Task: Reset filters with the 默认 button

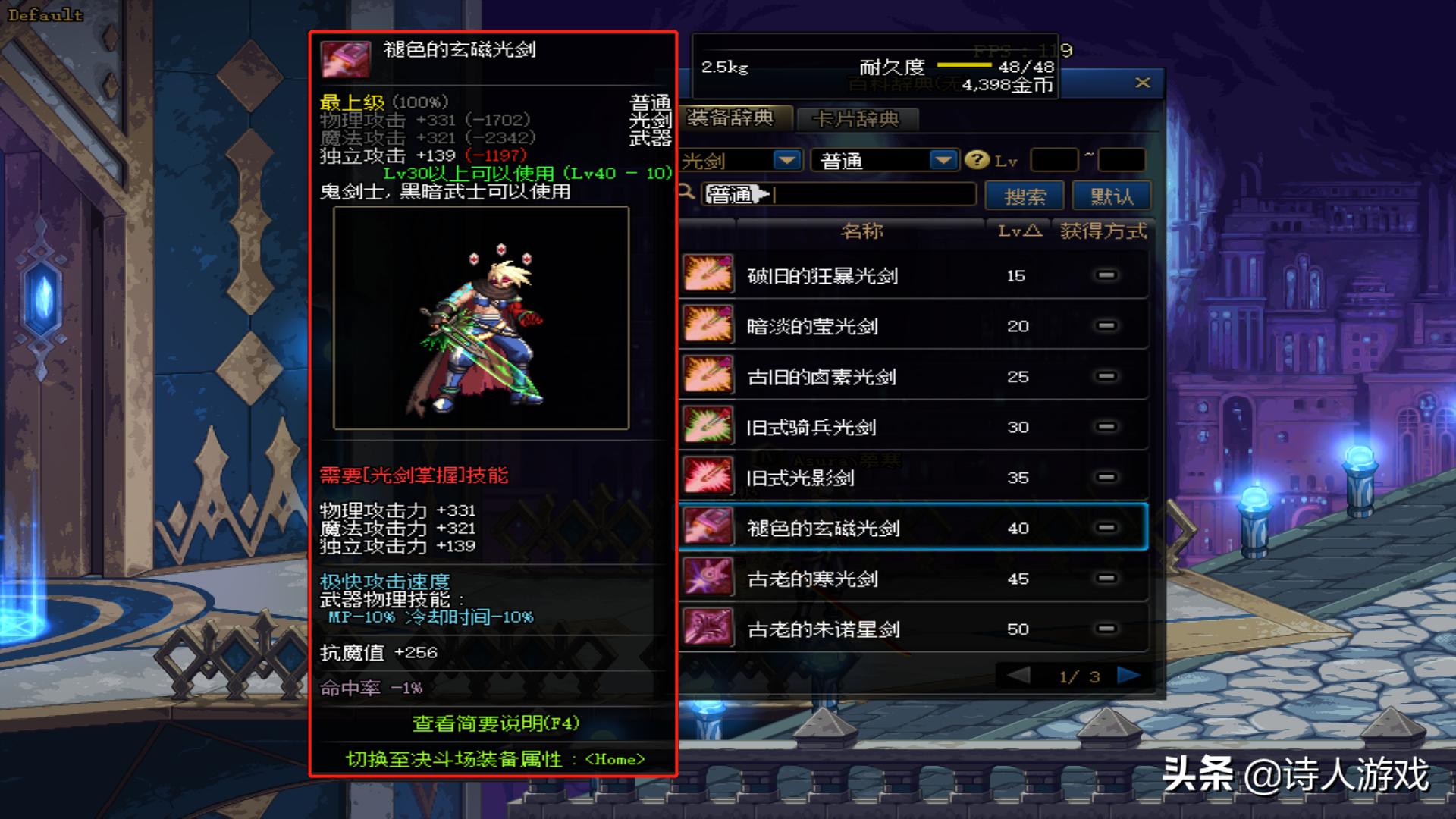Action: (1112, 196)
